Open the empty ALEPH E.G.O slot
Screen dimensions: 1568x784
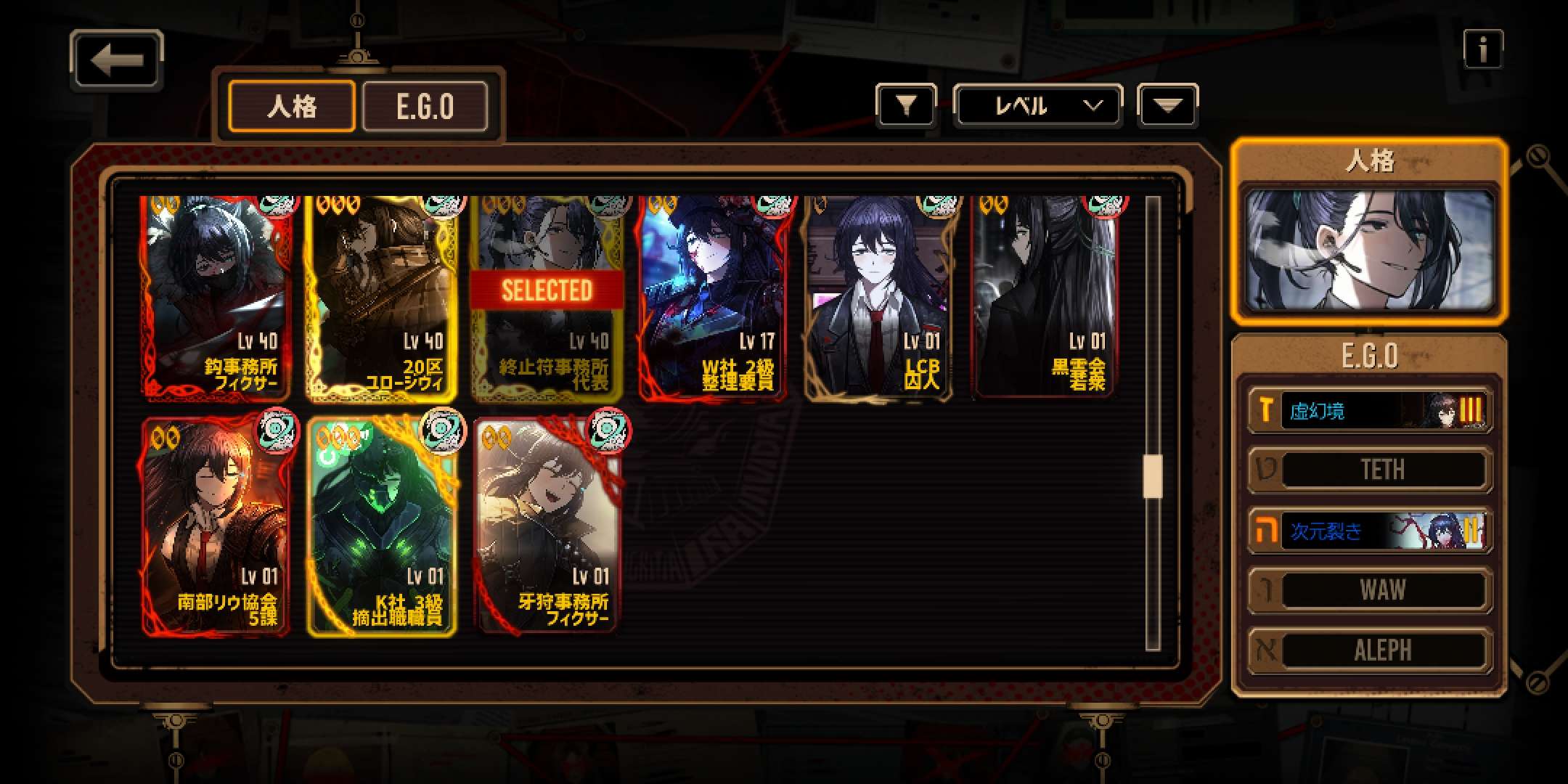pyautogui.click(x=1370, y=650)
